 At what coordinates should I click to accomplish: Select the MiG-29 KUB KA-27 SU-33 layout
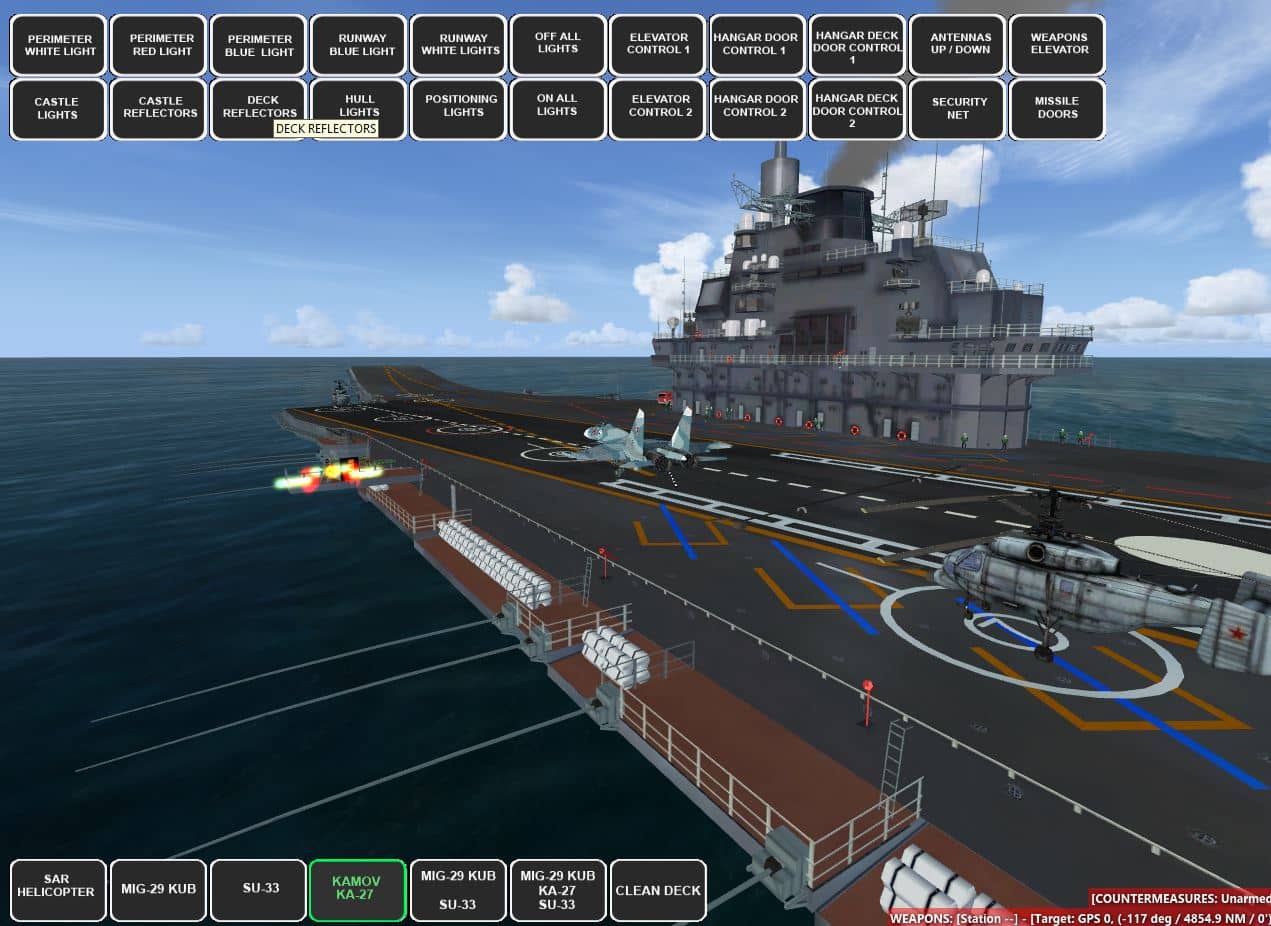click(558, 890)
